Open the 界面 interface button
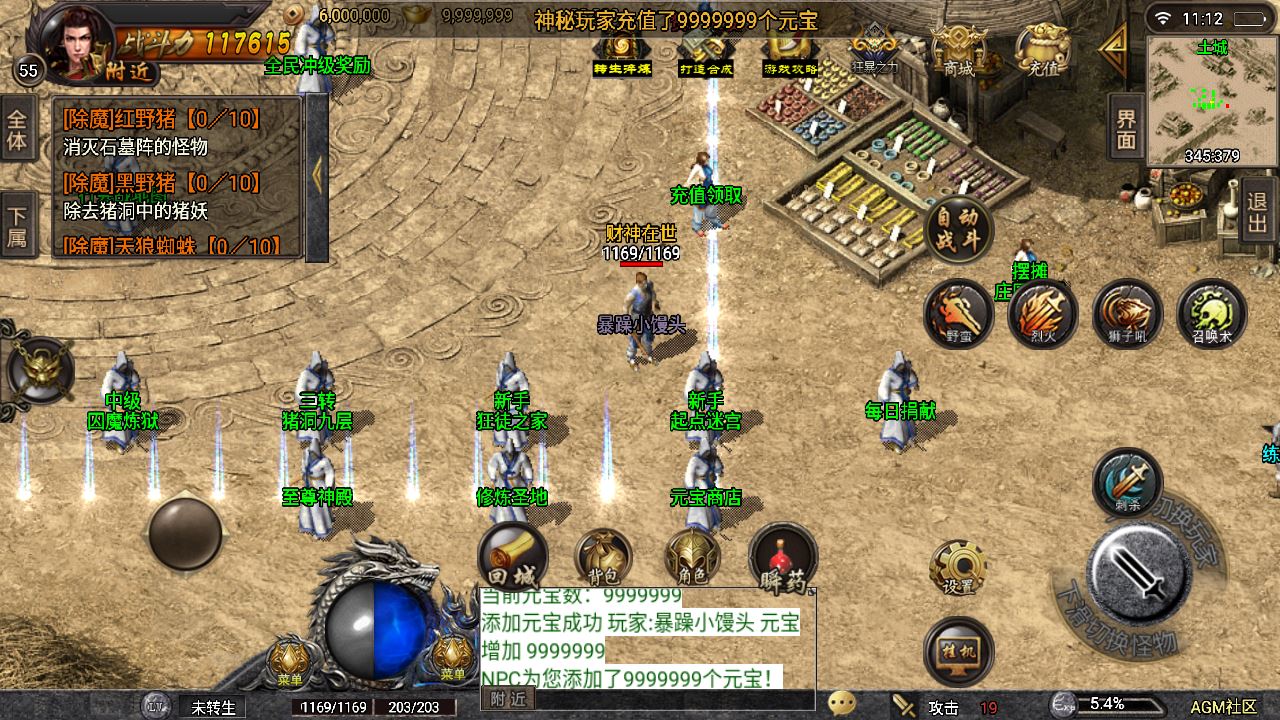Image resolution: width=1280 pixels, height=720 pixels. 1126,129
